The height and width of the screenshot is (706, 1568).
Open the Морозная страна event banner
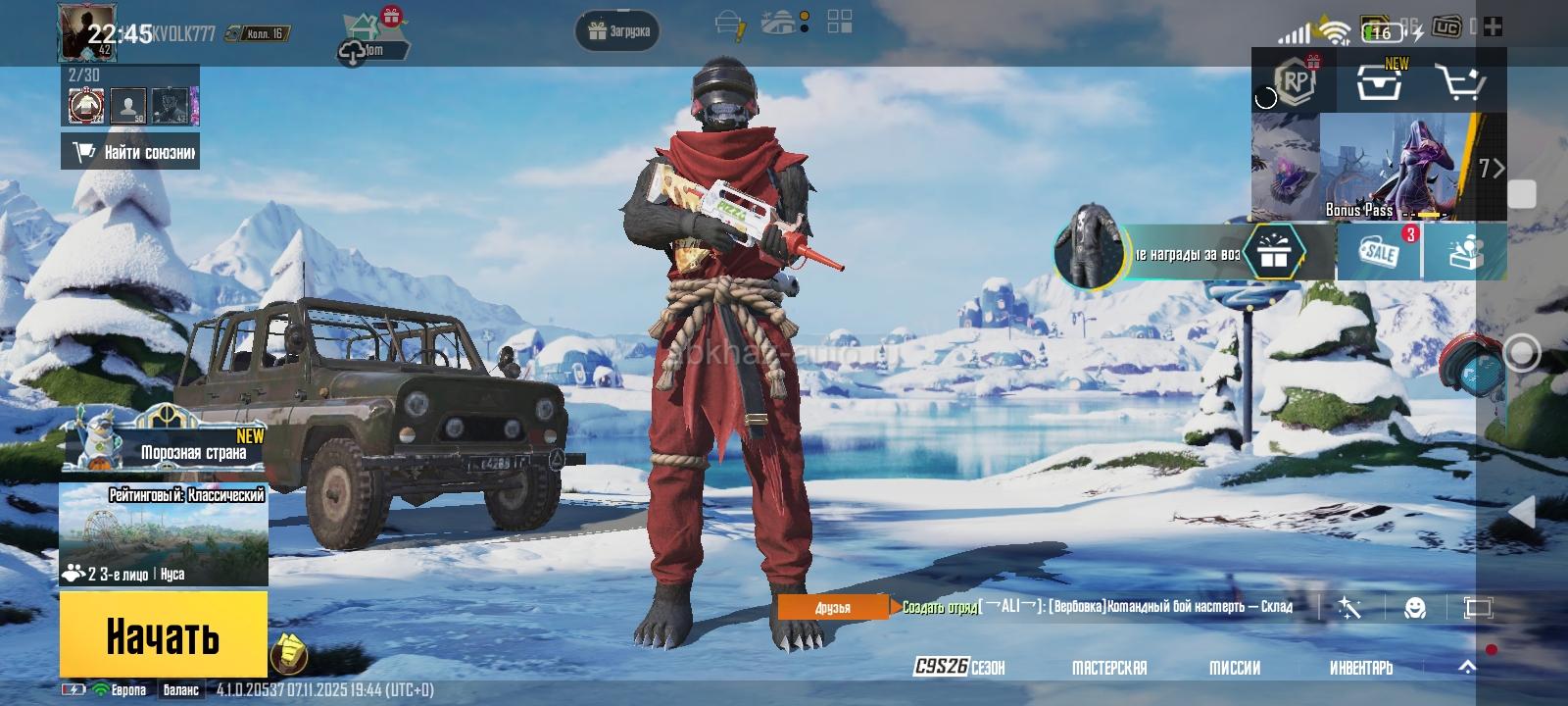point(165,443)
